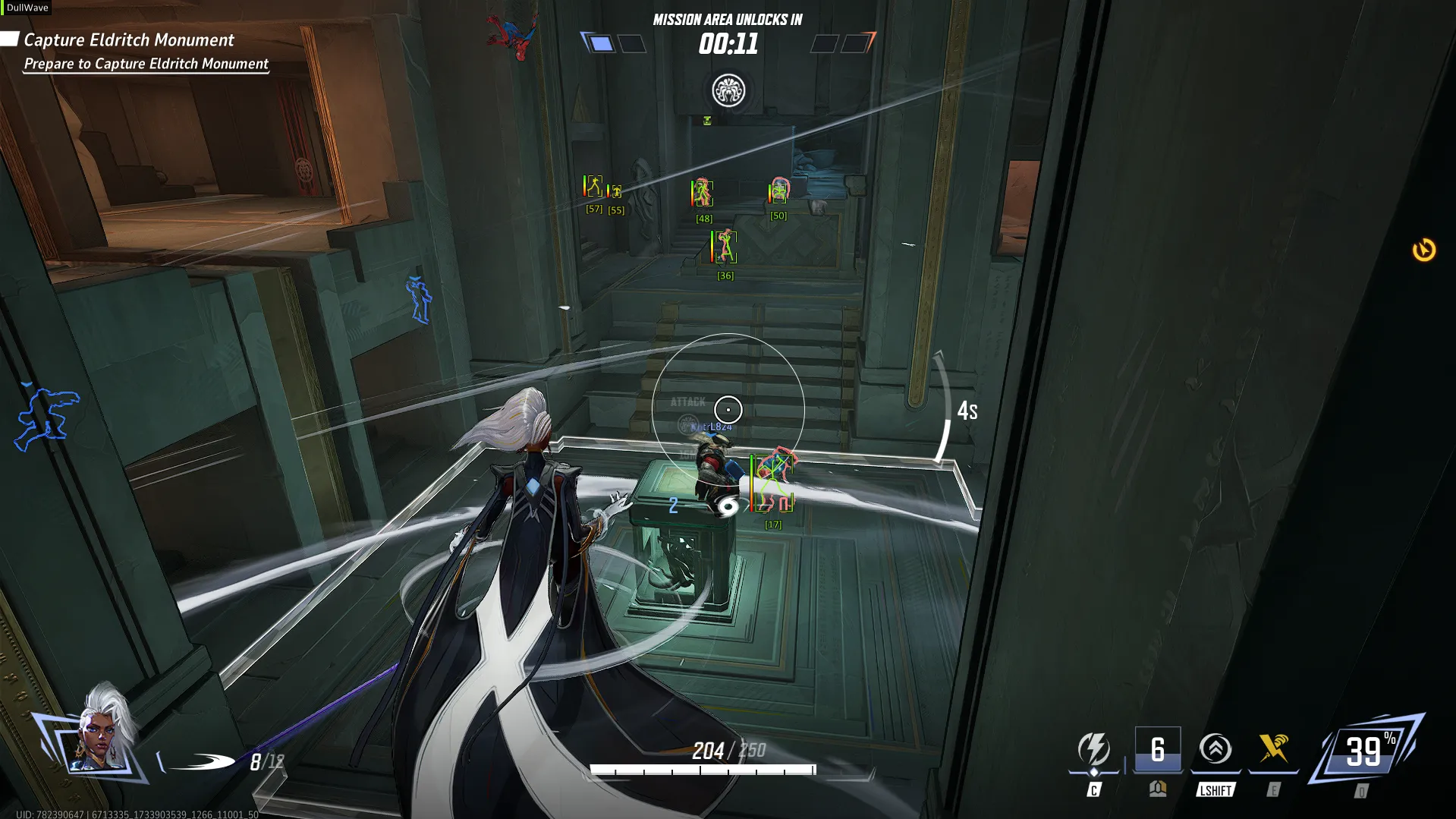The height and width of the screenshot is (819, 1456).
Task: Click the orange clock icon
Action: pos(1423,250)
